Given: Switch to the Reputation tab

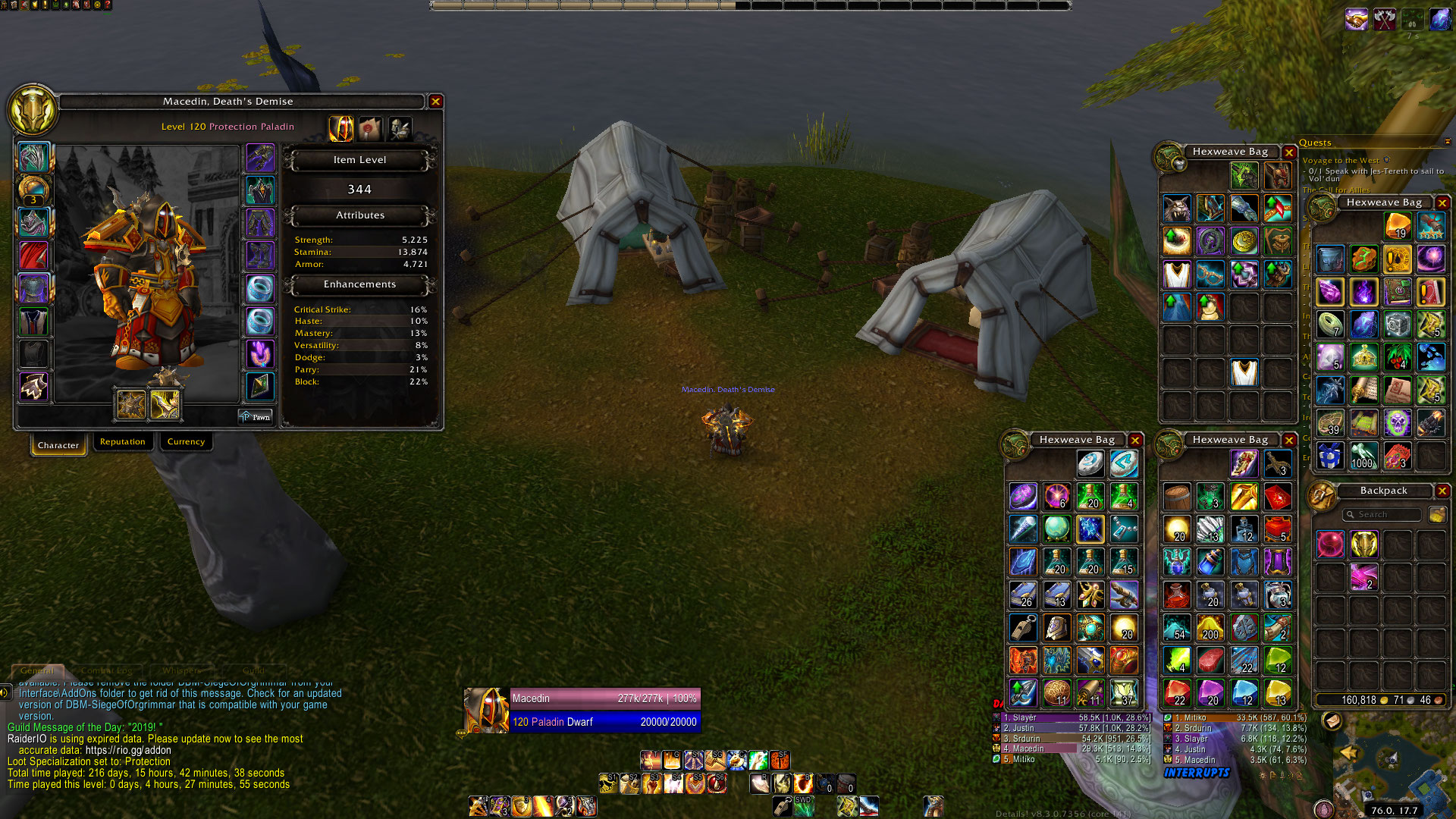Looking at the screenshot, I should (122, 441).
